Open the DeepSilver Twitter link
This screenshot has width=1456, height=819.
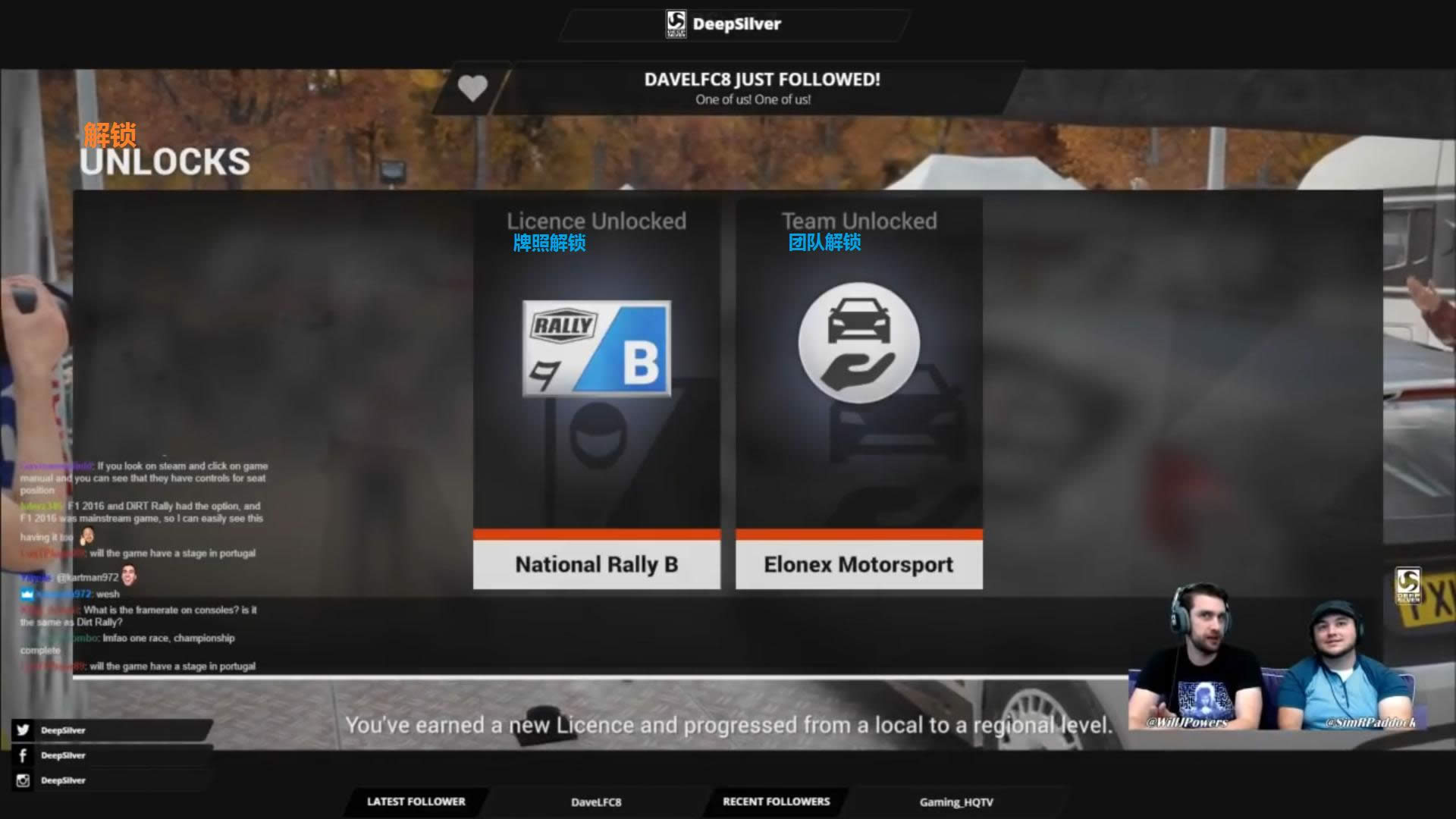coord(62,730)
